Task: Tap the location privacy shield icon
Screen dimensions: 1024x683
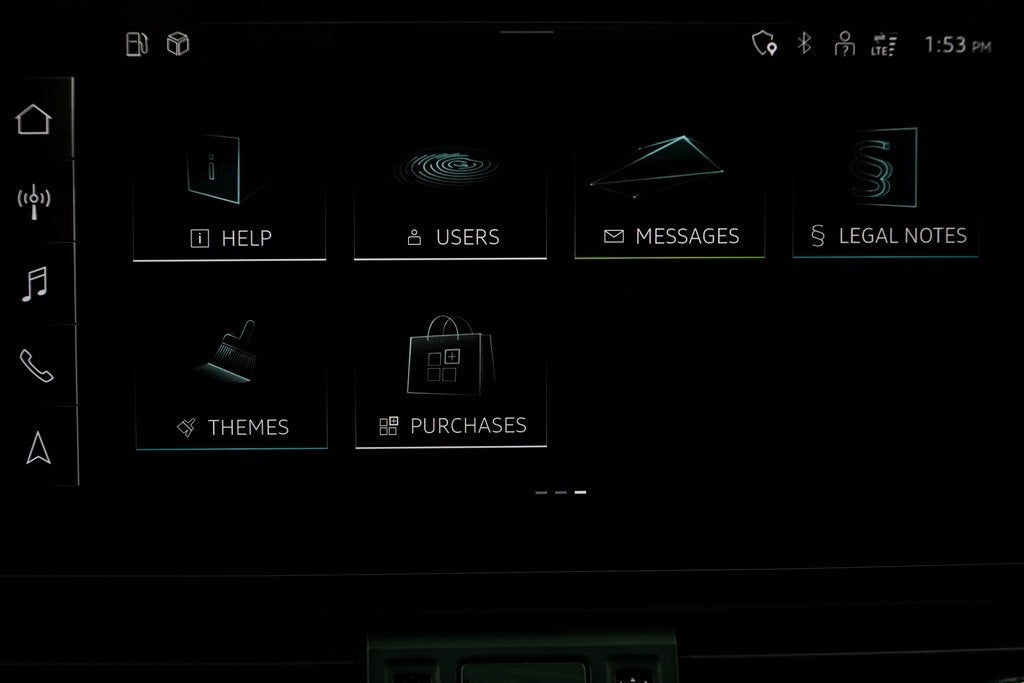Action: (764, 43)
